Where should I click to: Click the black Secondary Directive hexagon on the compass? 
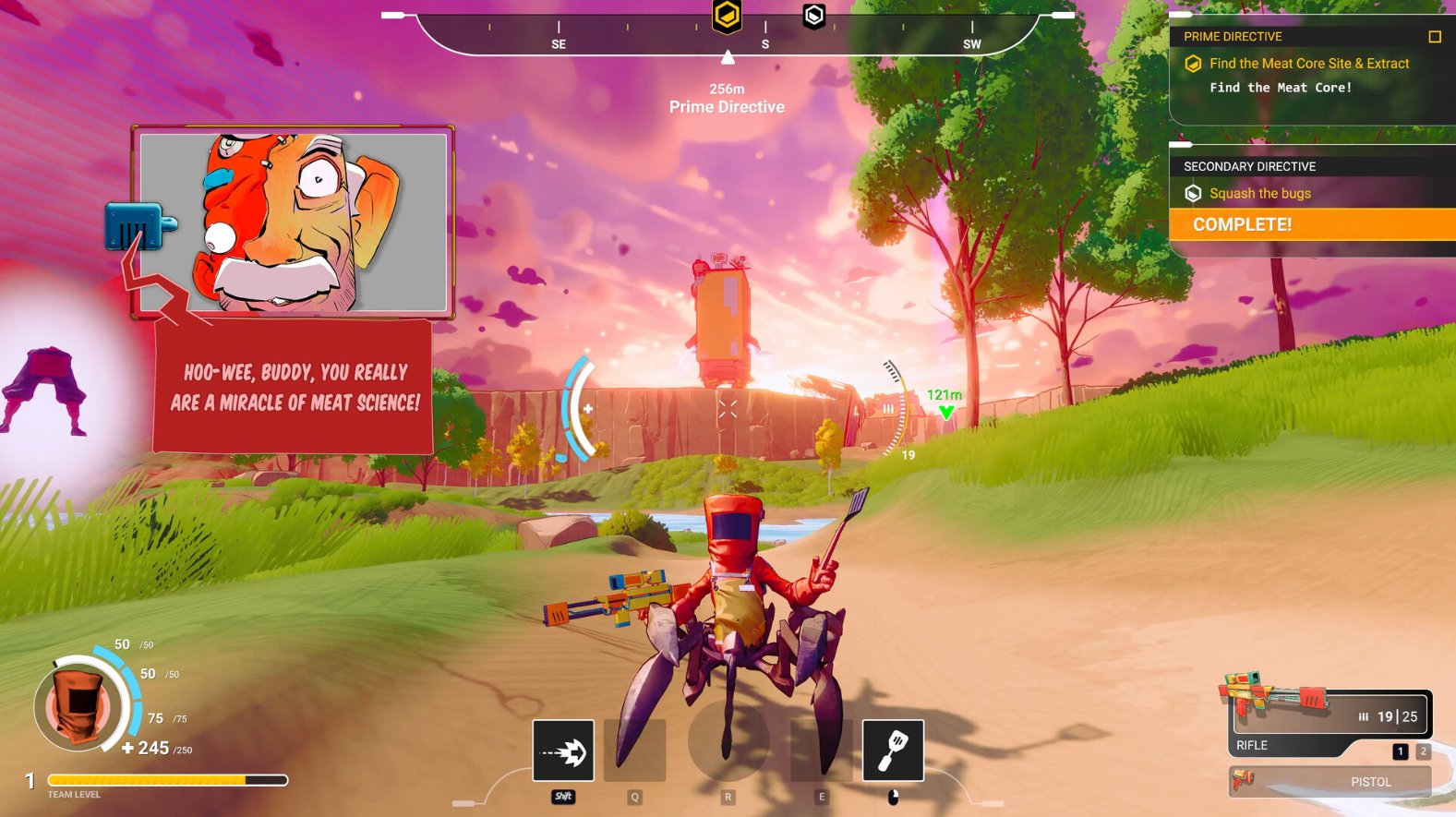pos(813,17)
